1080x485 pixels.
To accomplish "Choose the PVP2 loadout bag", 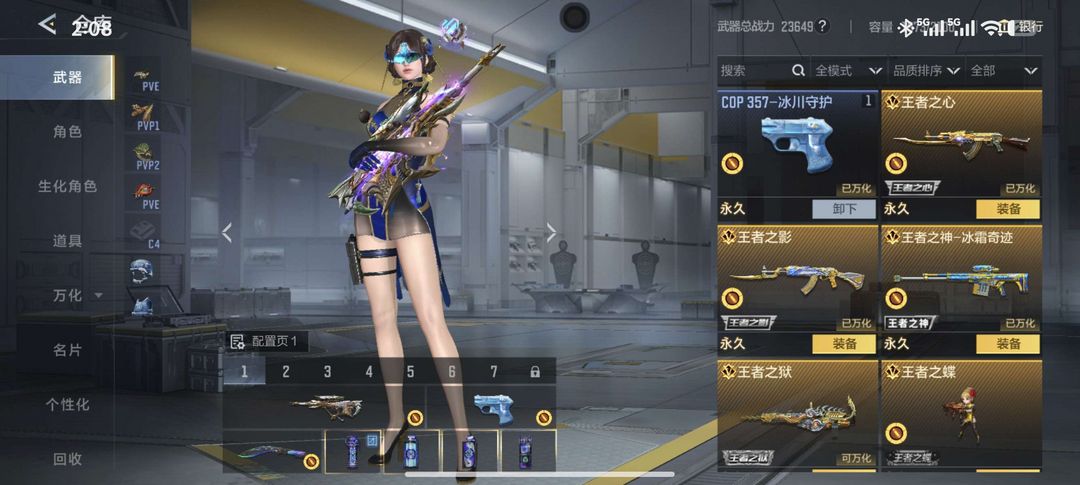I will pyautogui.click(x=146, y=157).
